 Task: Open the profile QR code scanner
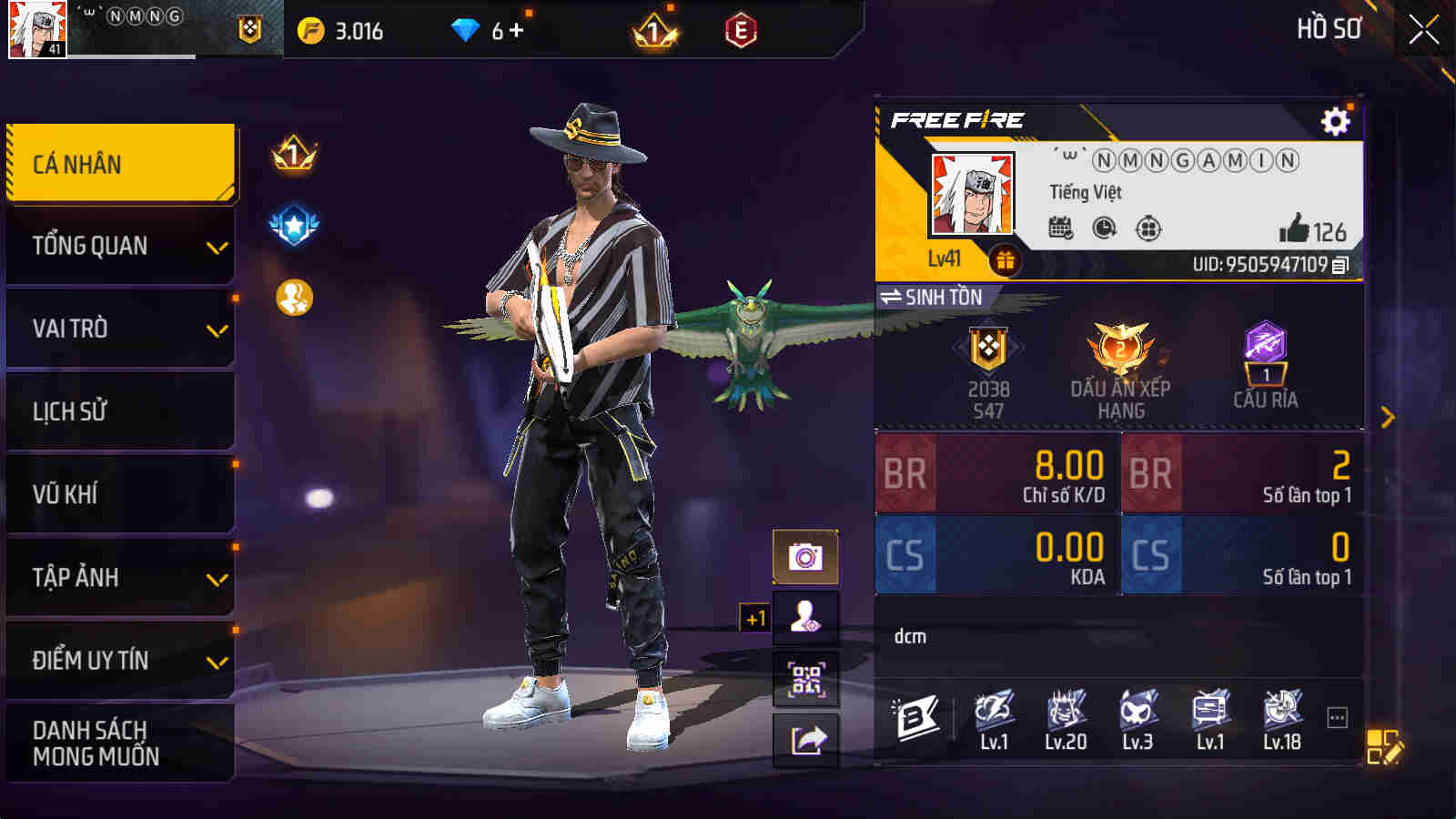point(804,678)
